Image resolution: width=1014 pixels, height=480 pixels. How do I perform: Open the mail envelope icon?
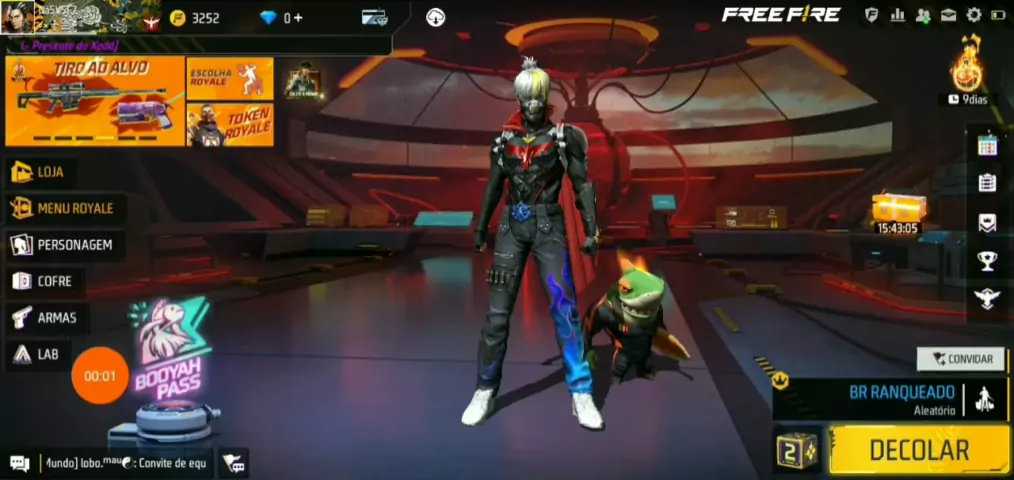[x=948, y=15]
